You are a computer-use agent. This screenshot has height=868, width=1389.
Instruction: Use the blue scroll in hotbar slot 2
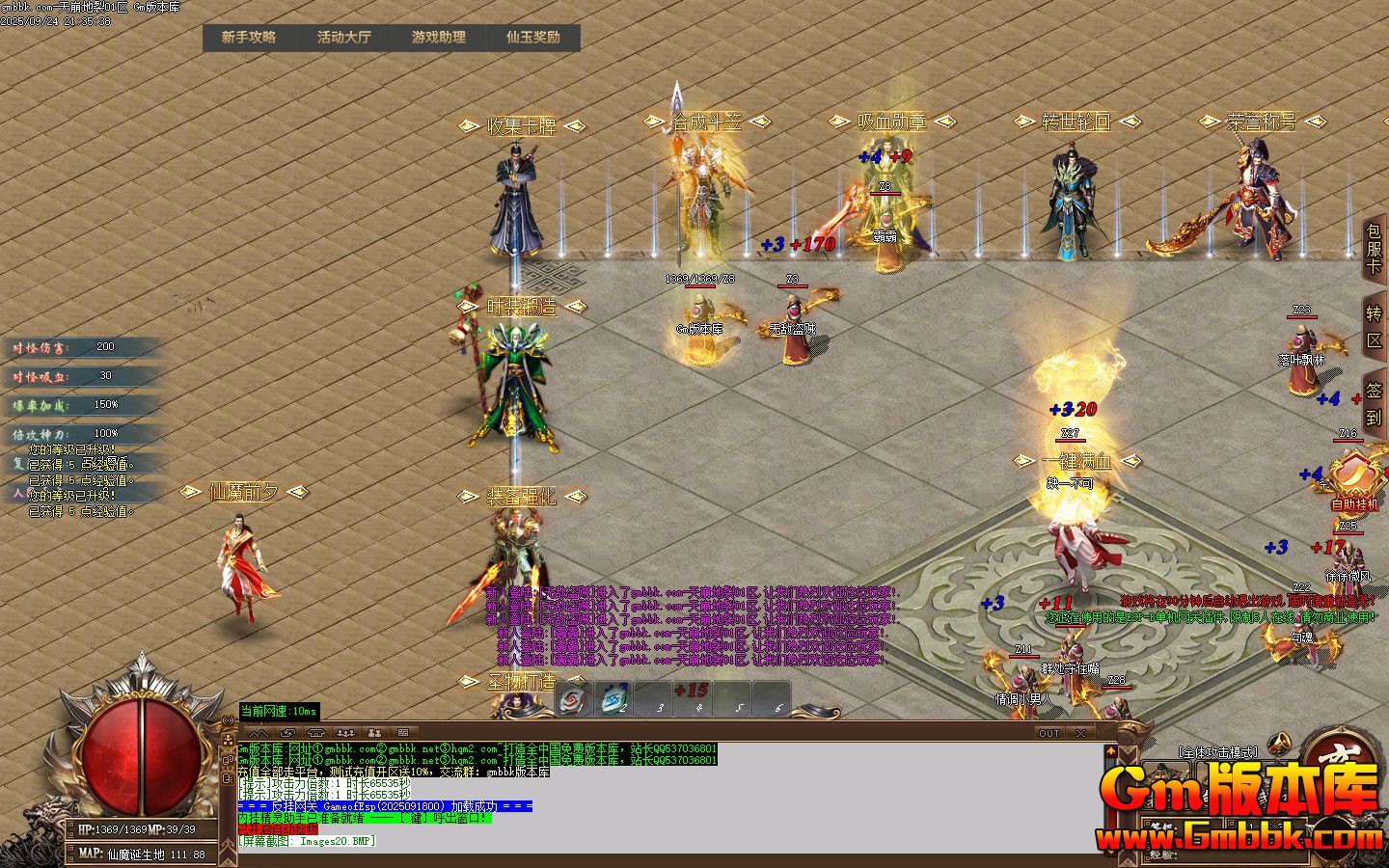[x=614, y=699]
